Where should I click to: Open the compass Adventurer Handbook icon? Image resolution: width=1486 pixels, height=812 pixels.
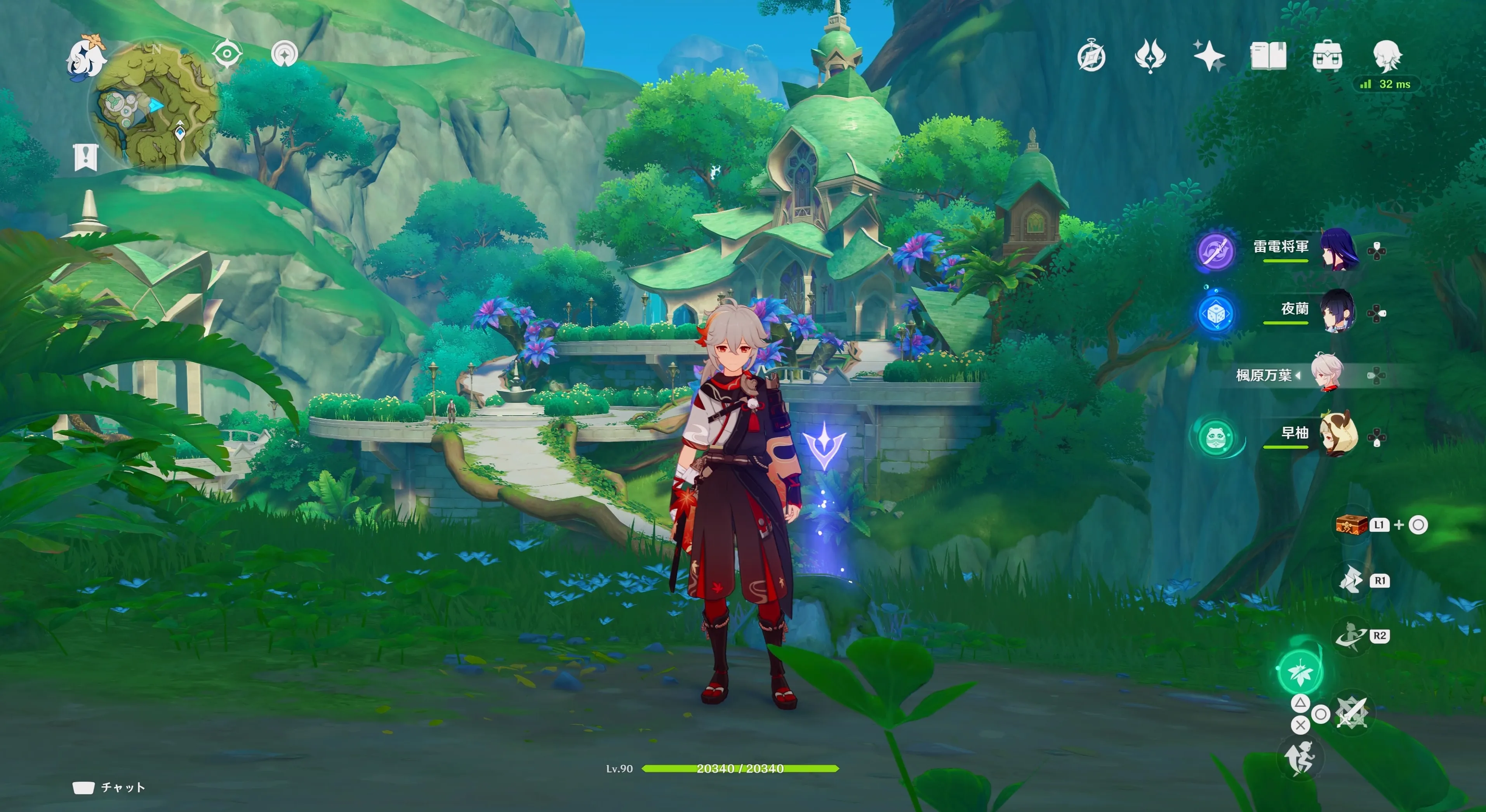click(1091, 57)
